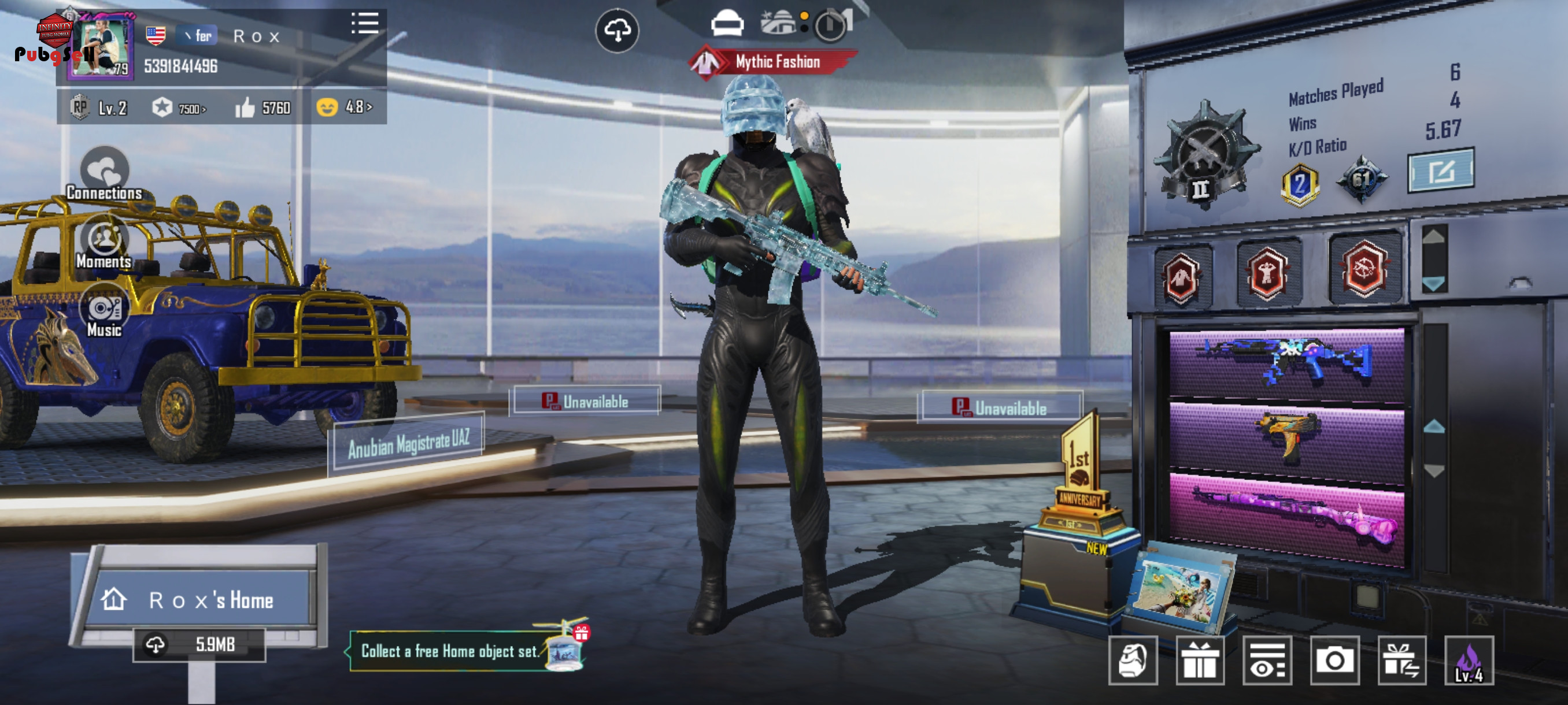Image resolution: width=1568 pixels, height=705 pixels.
Task: Download the 5.9MB home resource
Action: (x=199, y=644)
